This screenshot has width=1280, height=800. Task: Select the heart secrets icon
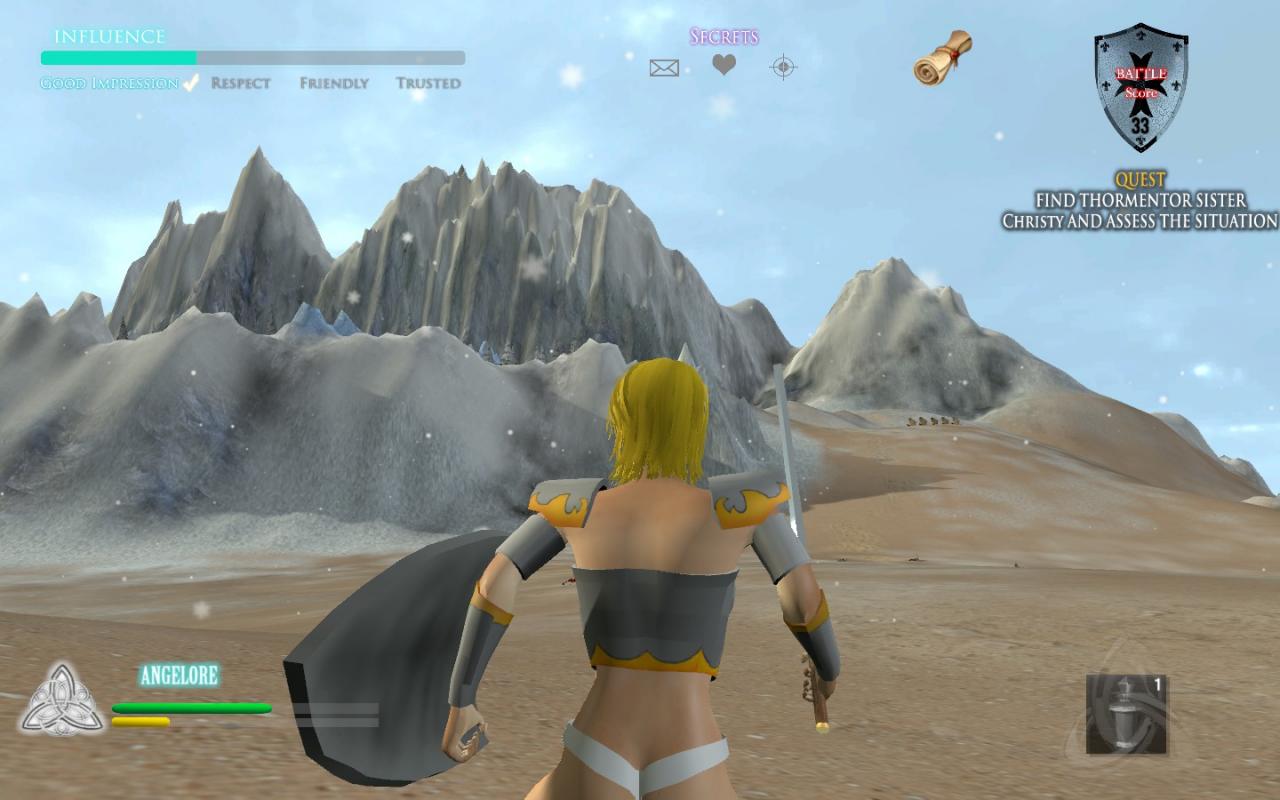pos(724,65)
